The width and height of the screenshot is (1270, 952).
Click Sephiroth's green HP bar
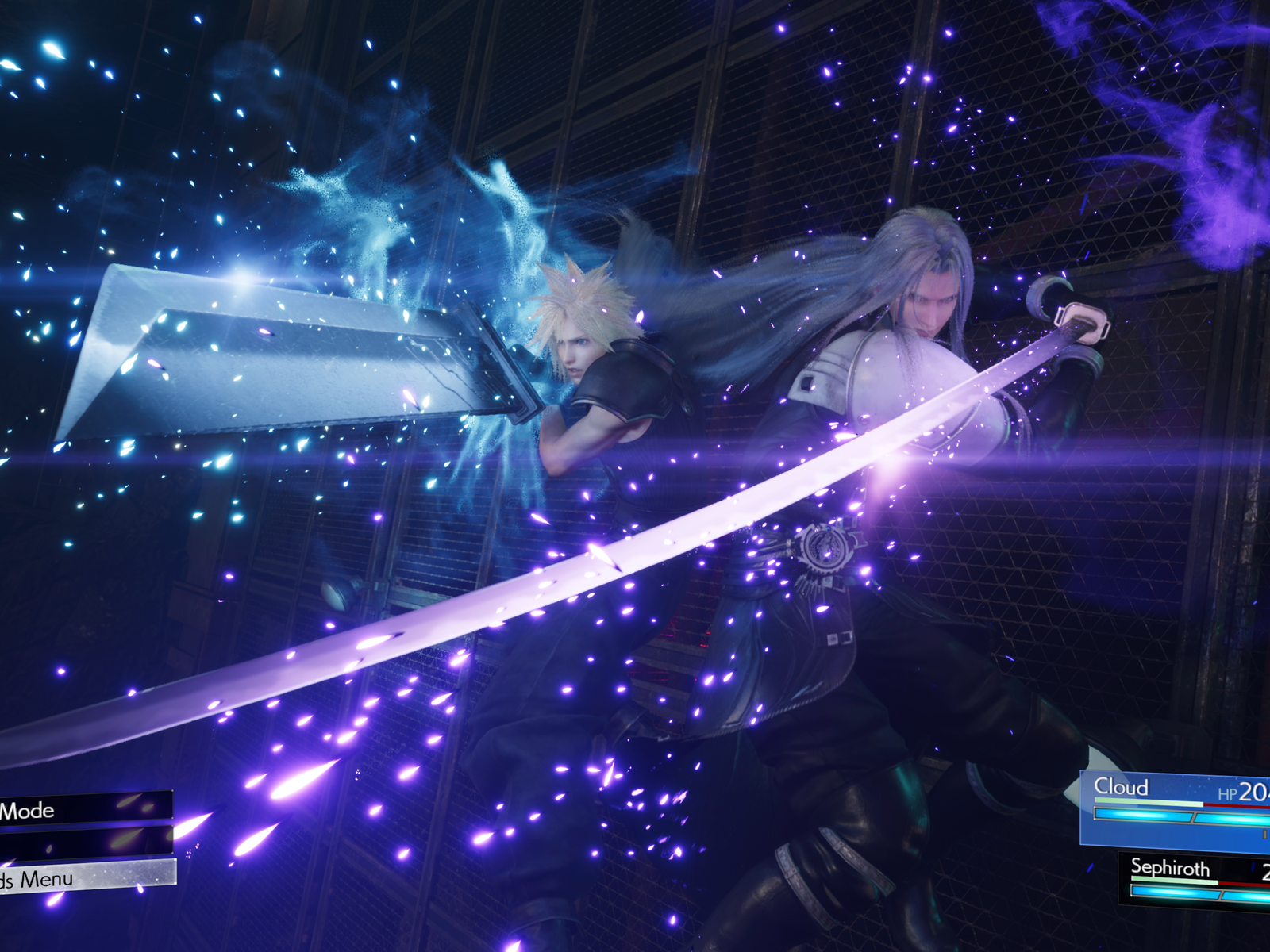(x=1173, y=881)
